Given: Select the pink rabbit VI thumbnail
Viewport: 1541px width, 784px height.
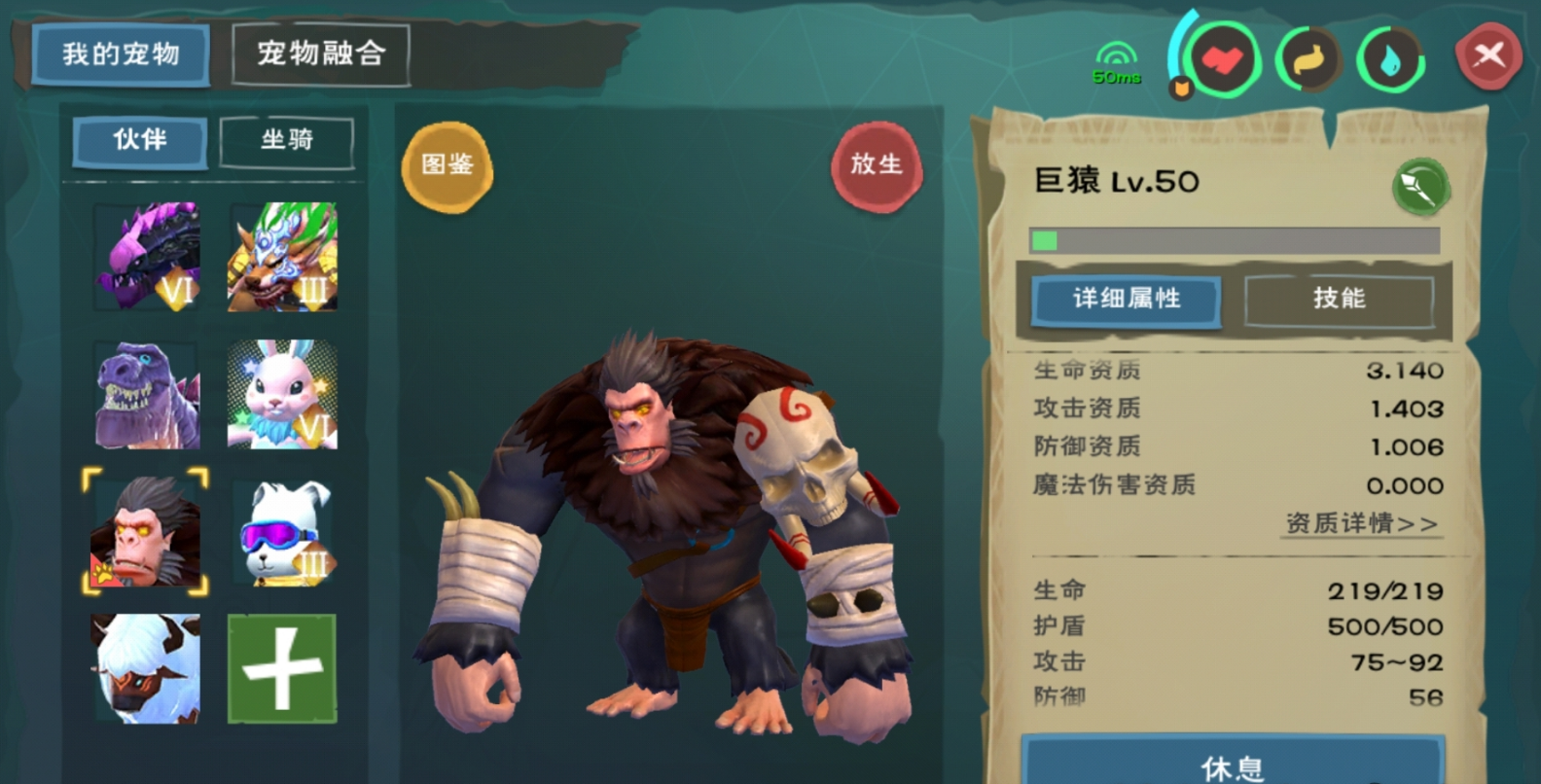Looking at the screenshot, I should click(x=281, y=394).
